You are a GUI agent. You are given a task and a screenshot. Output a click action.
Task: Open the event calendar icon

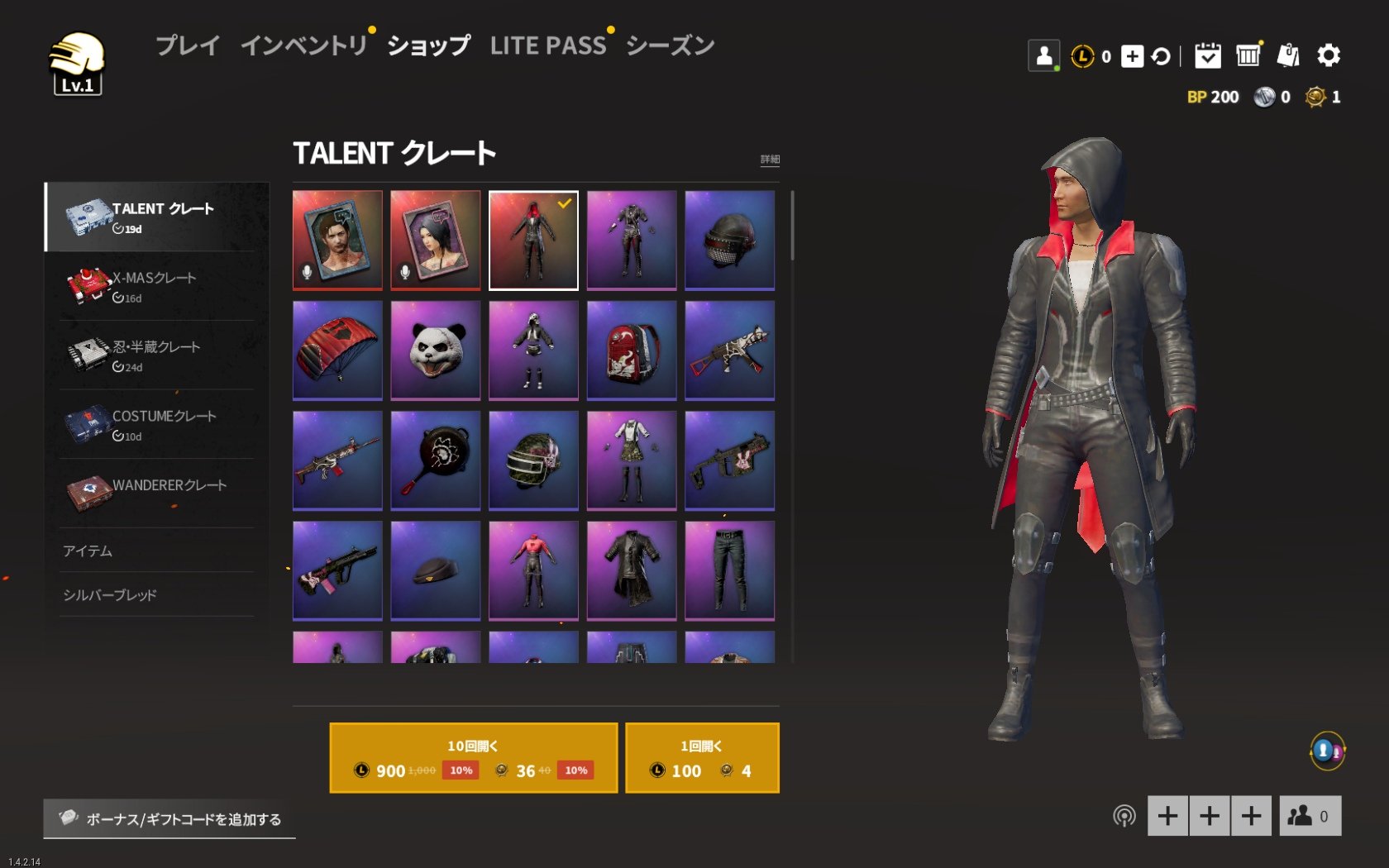pos(1208,55)
